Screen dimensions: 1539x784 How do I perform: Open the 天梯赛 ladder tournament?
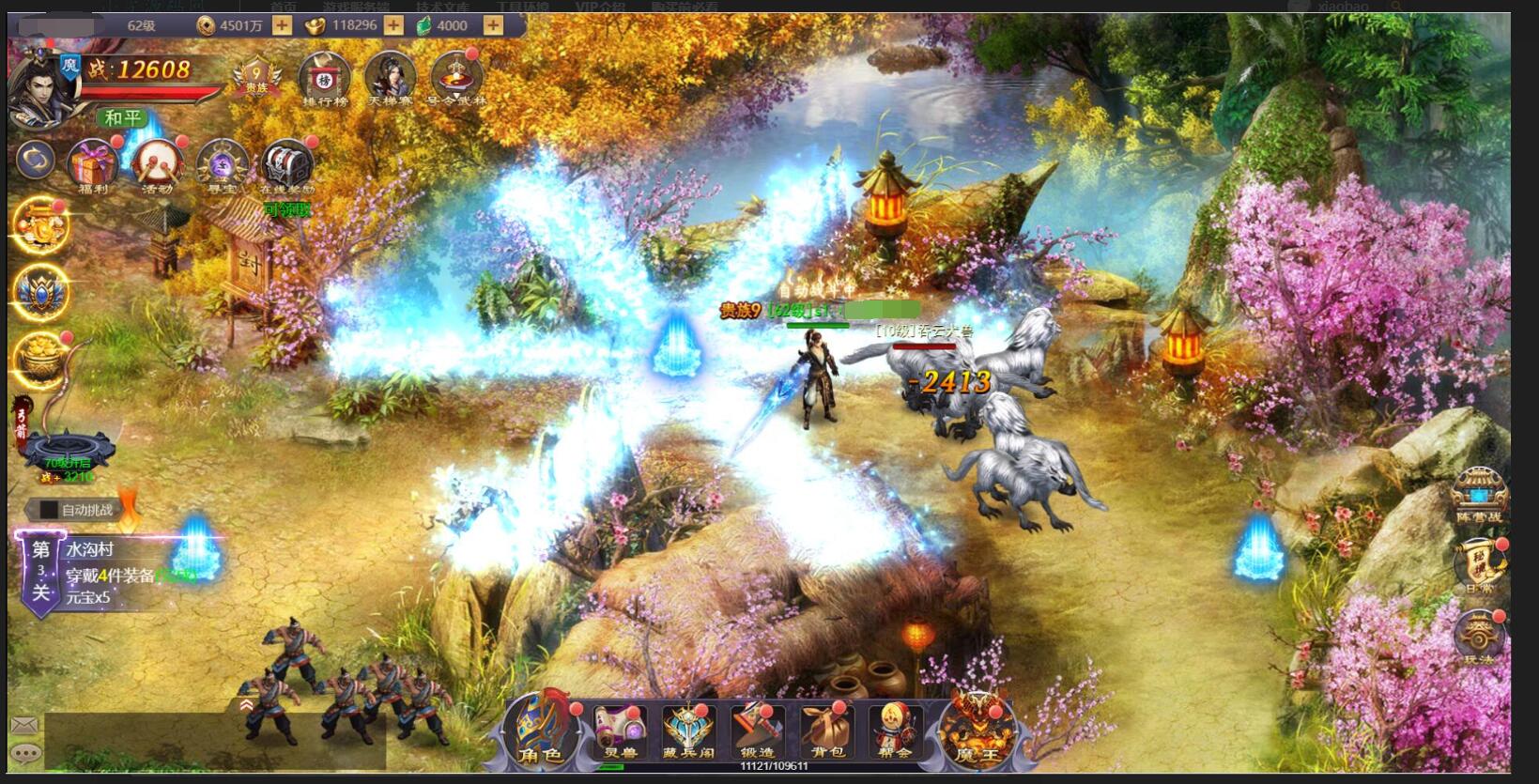(390, 79)
